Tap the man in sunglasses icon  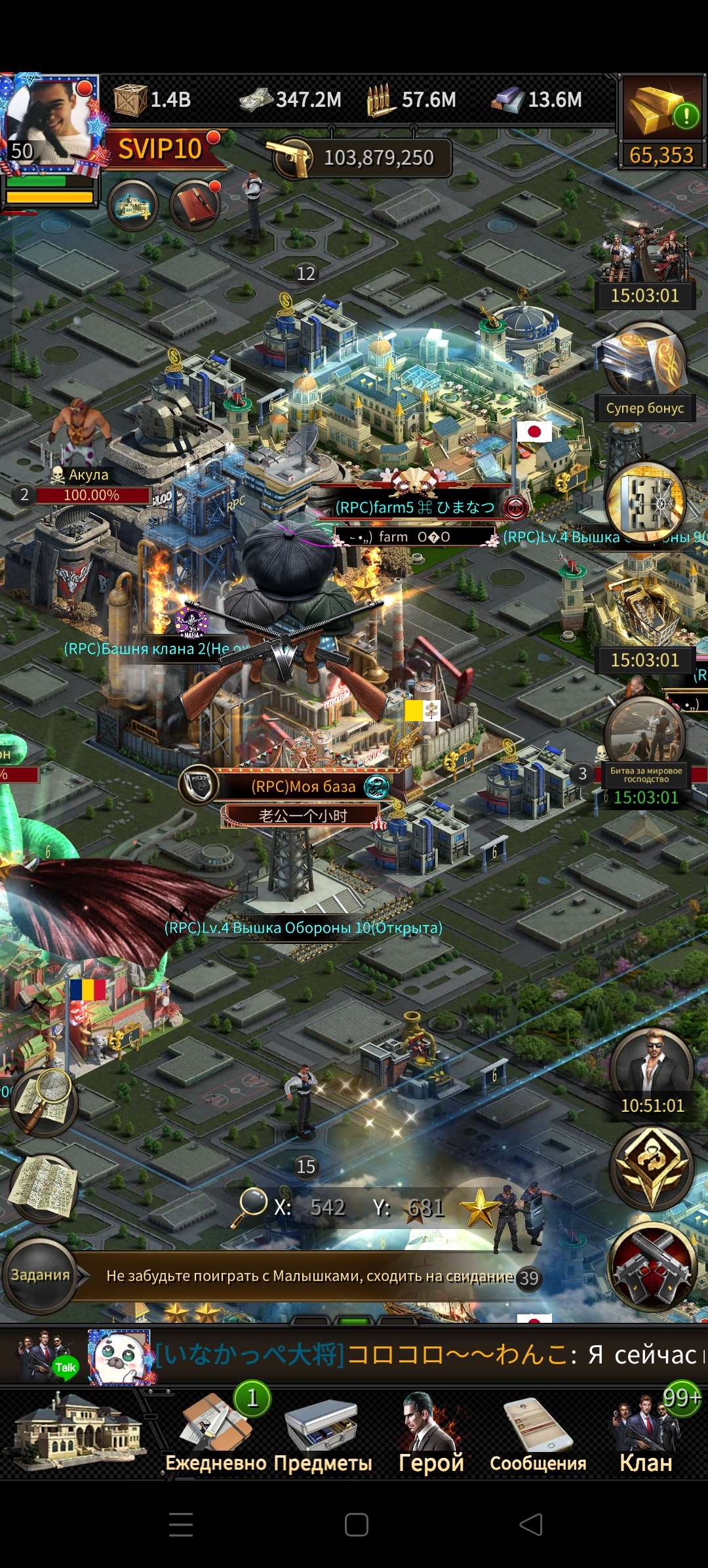click(652, 1070)
